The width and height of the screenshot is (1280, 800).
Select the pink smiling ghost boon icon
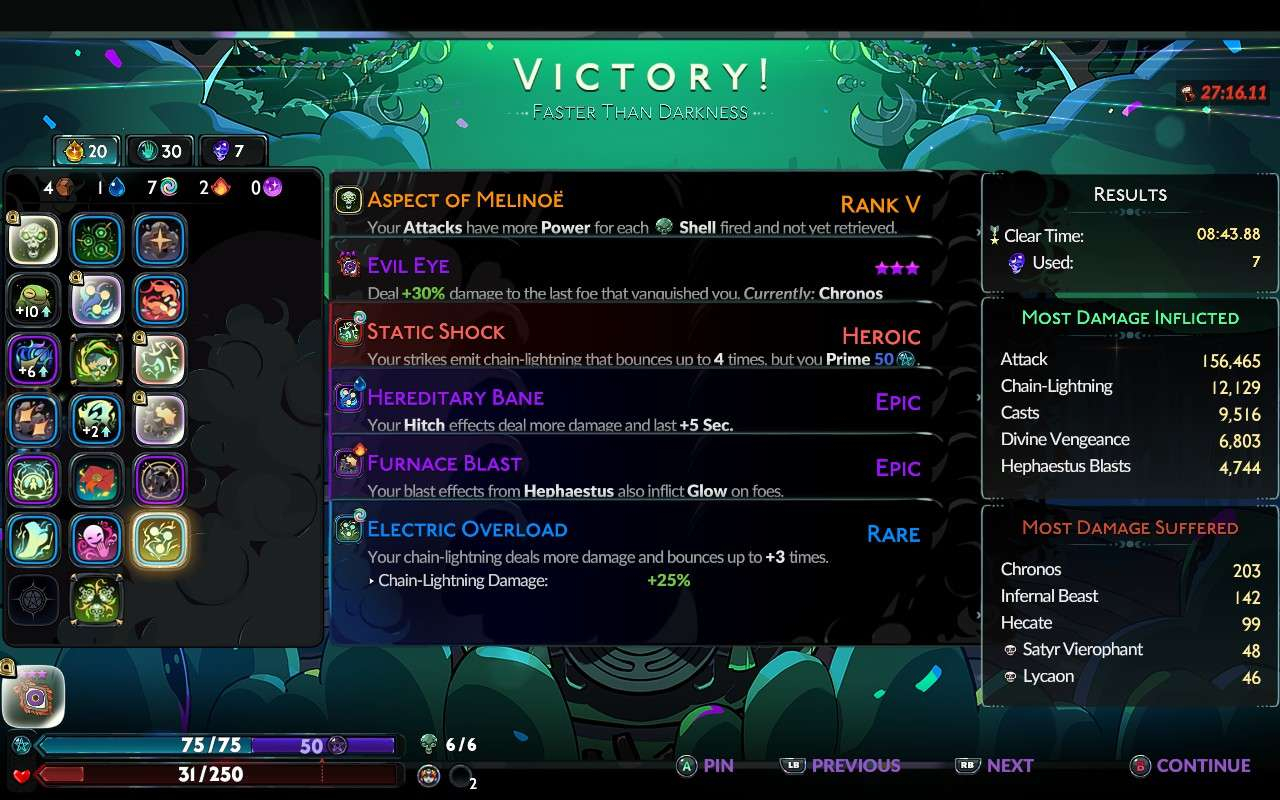(x=96, y=540)
